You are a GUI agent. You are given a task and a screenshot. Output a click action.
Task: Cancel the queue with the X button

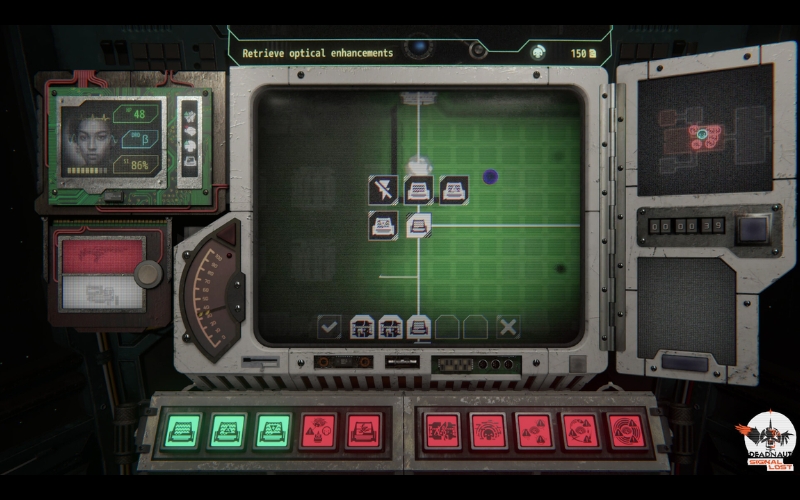click(x=508, y=326)
